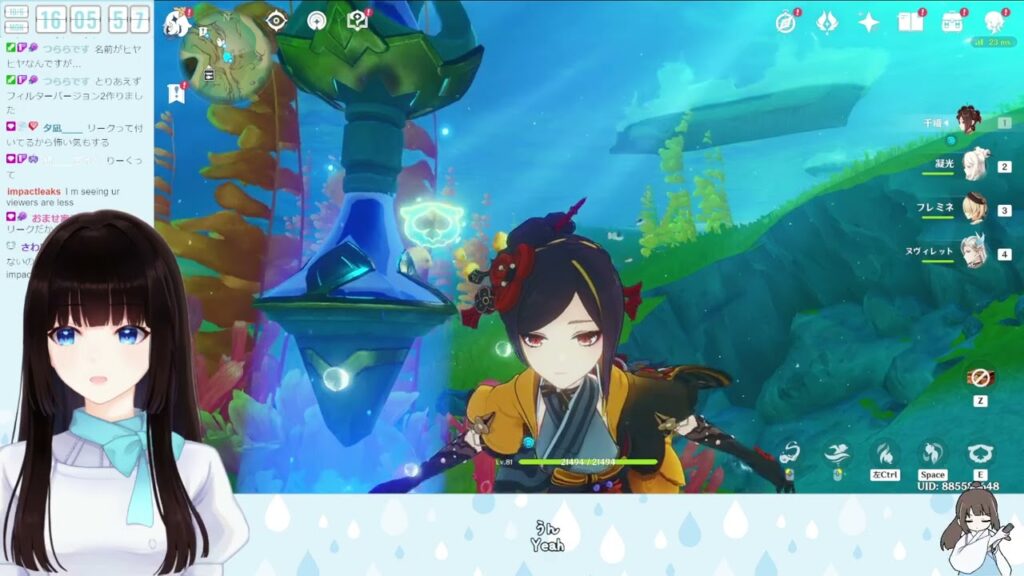Image resolution: width=1024 pixels, height=576 pixels.
Task: Open the Paimon menu icon
Action: click(x=178, y=22)
